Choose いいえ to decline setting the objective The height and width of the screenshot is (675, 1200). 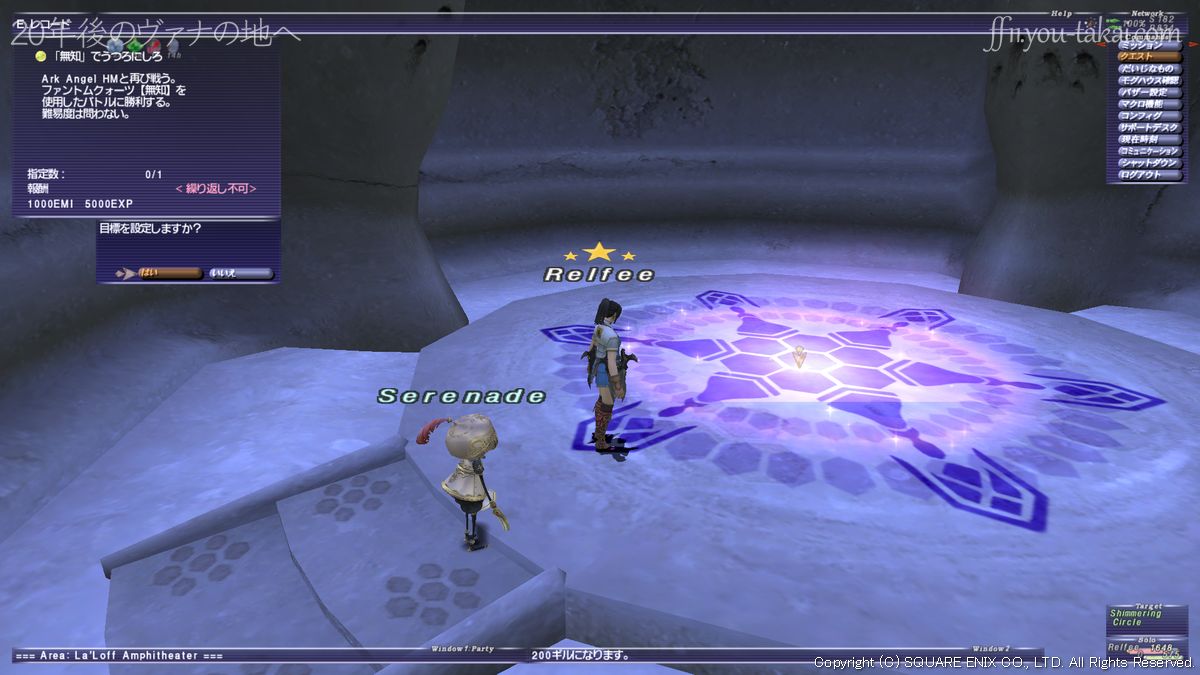coord(239,273)
